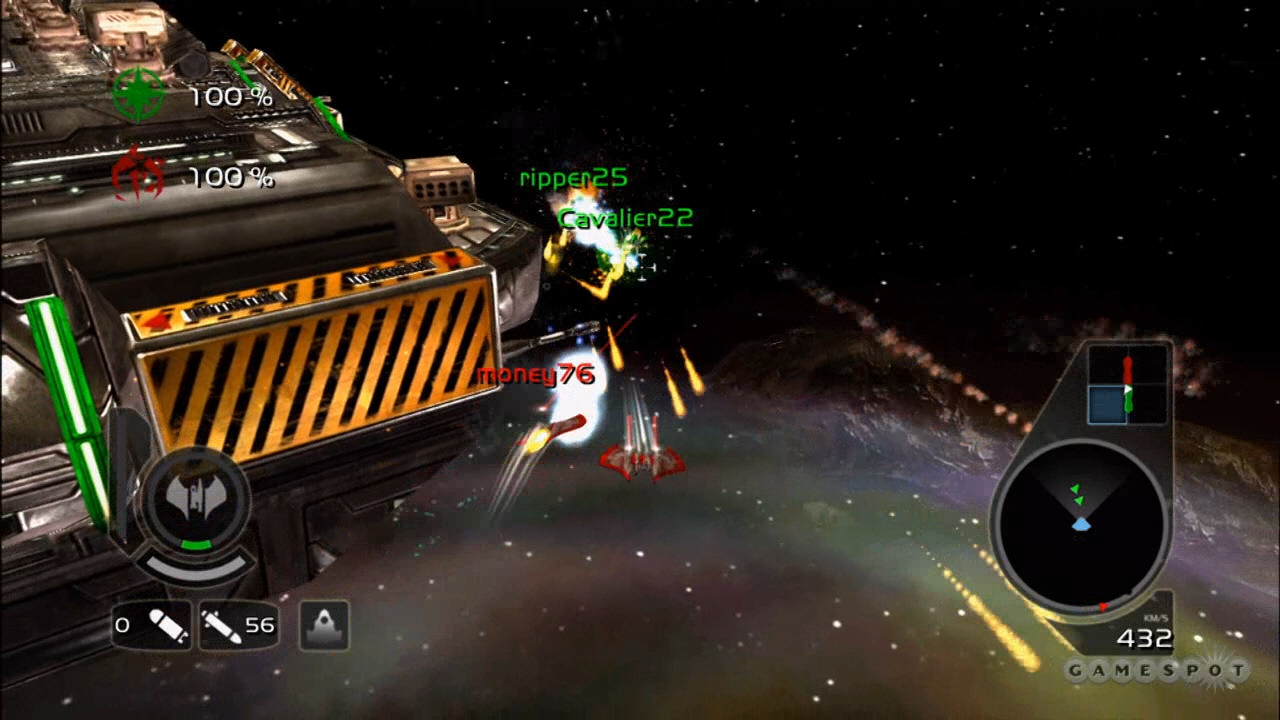Click the red team faction emblem
The image size is (1280, 720).
tap(138, 176)
